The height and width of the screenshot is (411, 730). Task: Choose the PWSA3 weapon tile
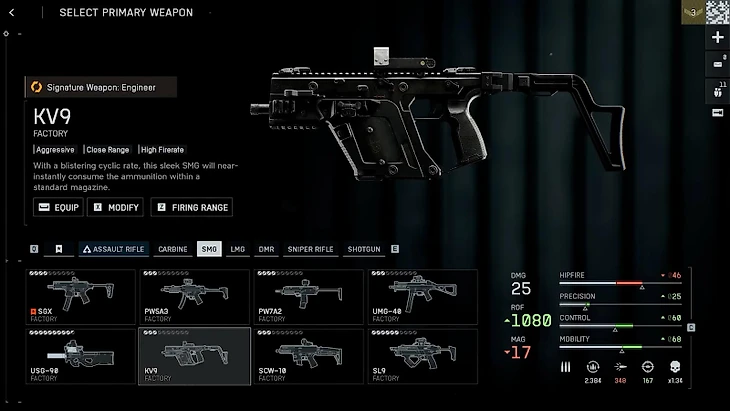click(x=195, y=296)
